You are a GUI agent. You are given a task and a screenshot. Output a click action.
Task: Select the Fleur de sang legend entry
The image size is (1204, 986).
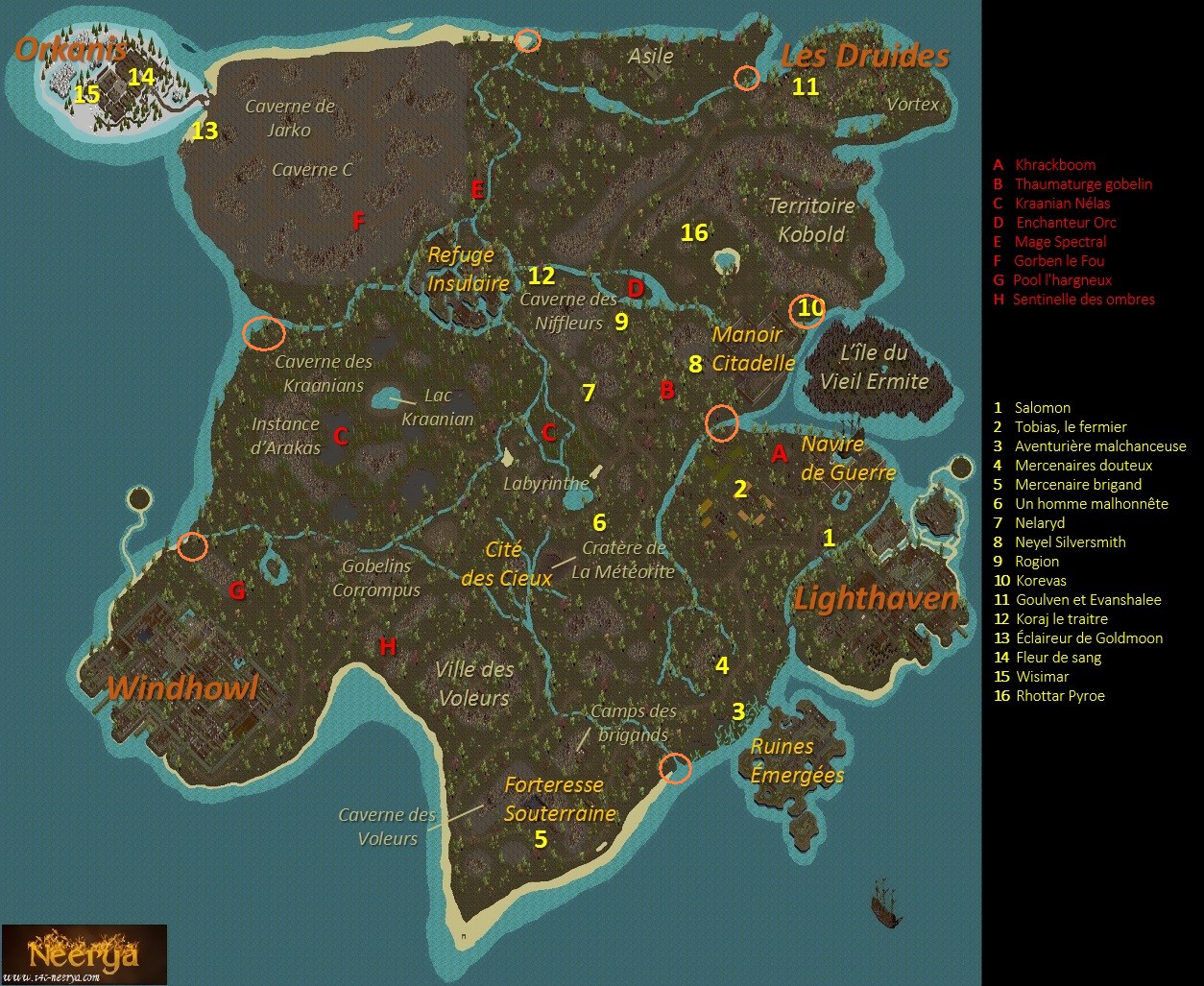1058,657
